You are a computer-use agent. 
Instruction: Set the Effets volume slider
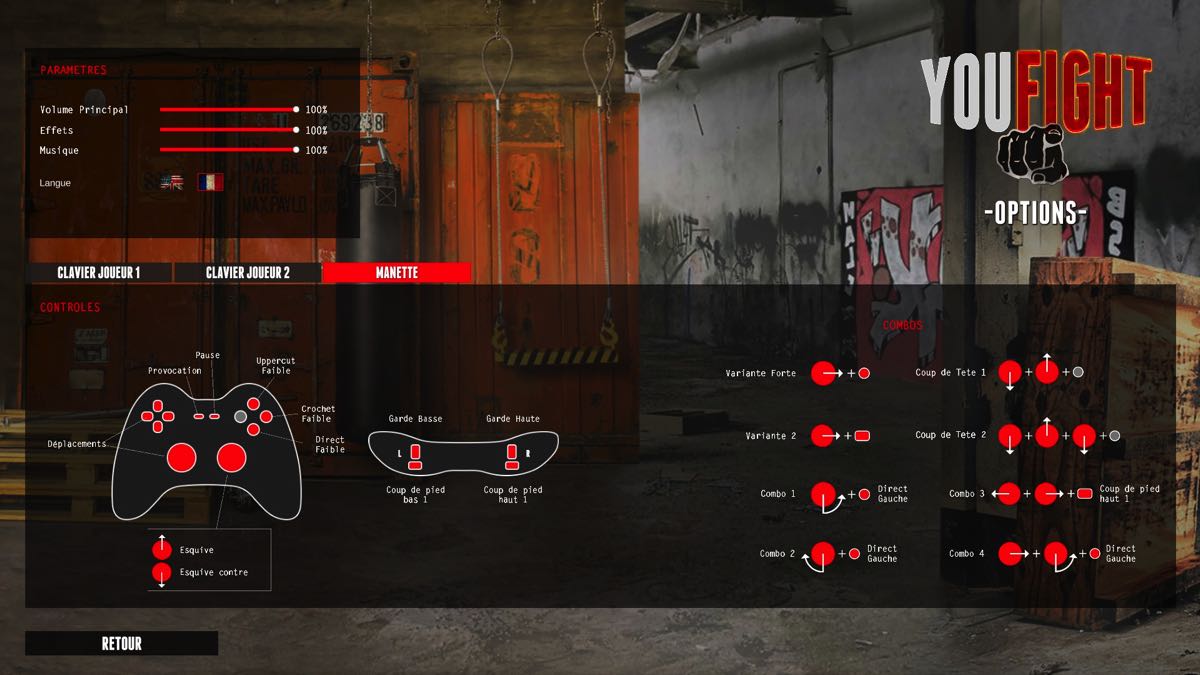click(296, 130)
